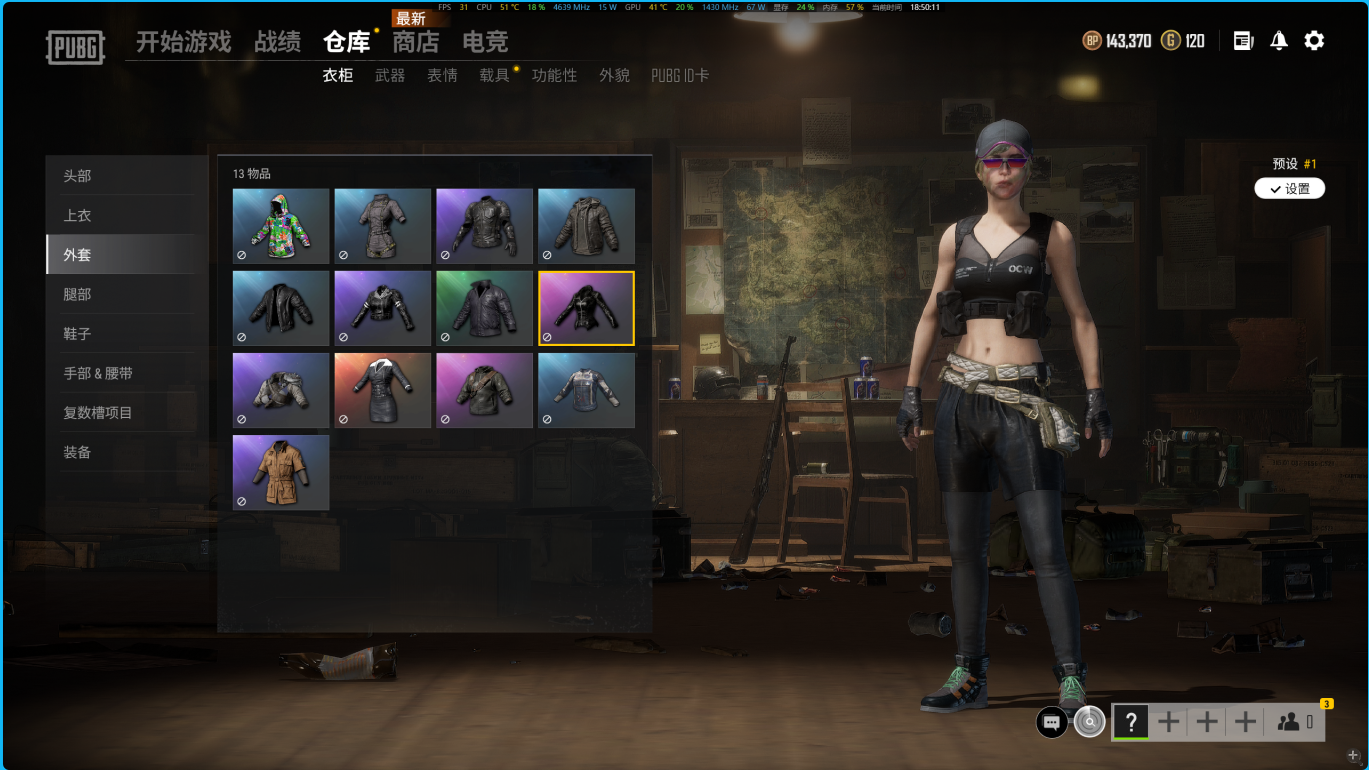
Task: Choose the 头部 (Head) category
Action: tap(77, 176)
